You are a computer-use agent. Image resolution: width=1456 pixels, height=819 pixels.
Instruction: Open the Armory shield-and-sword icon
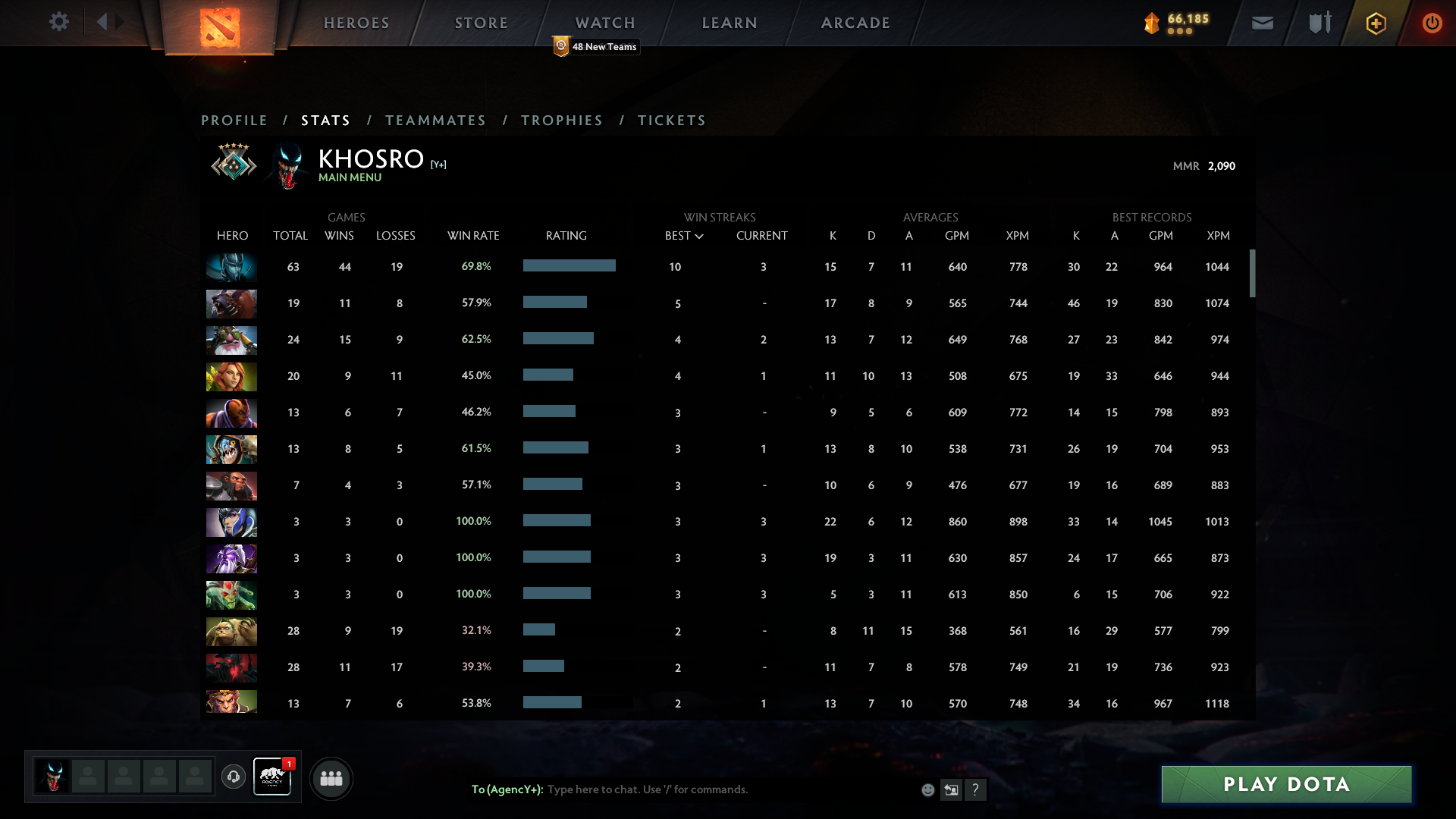(1319, 23)
